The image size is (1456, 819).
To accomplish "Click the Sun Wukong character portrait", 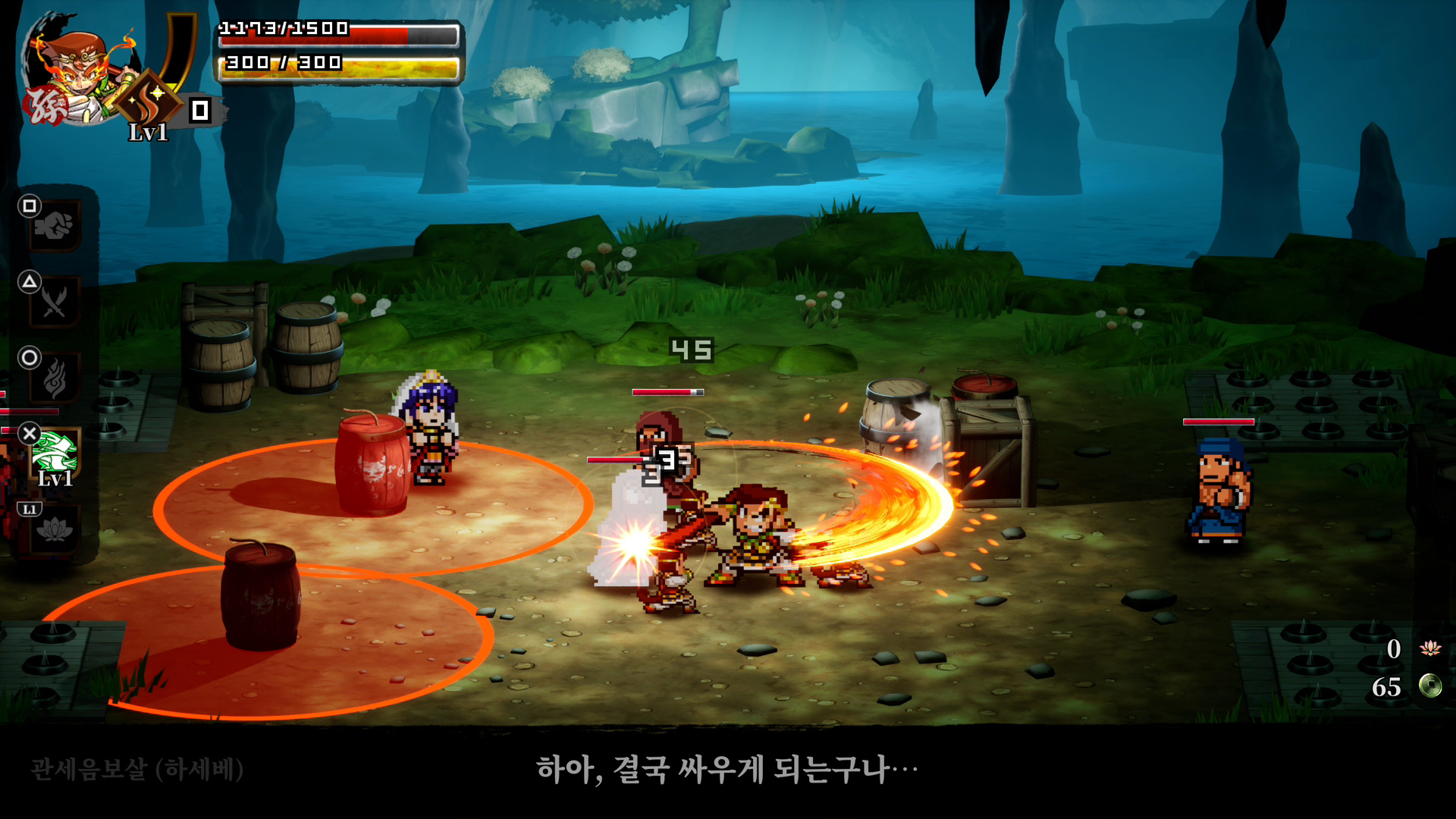I will 76,72.
